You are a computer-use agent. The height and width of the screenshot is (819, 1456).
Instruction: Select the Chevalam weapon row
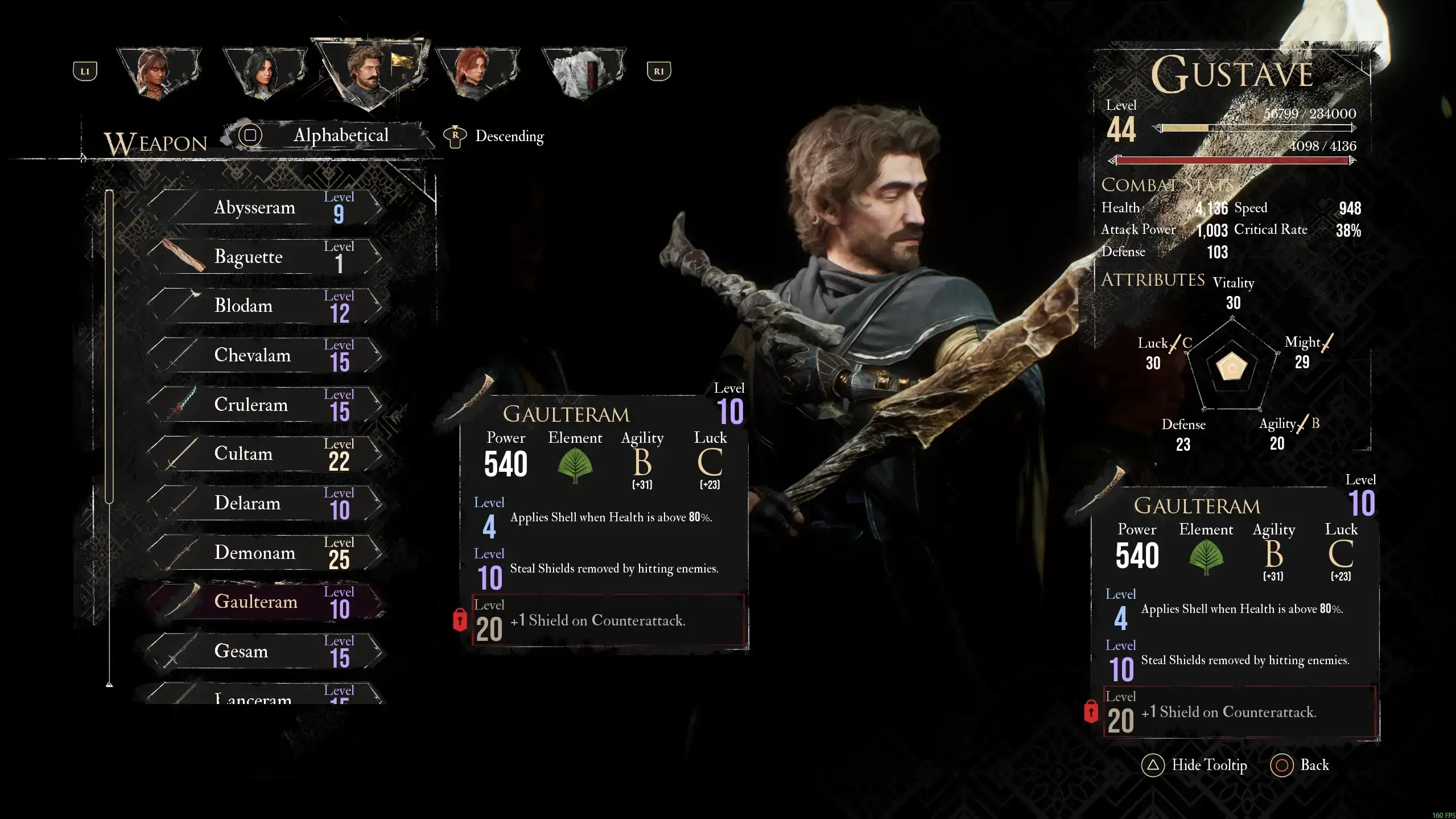pyautogui.click(x=265, y=356)
